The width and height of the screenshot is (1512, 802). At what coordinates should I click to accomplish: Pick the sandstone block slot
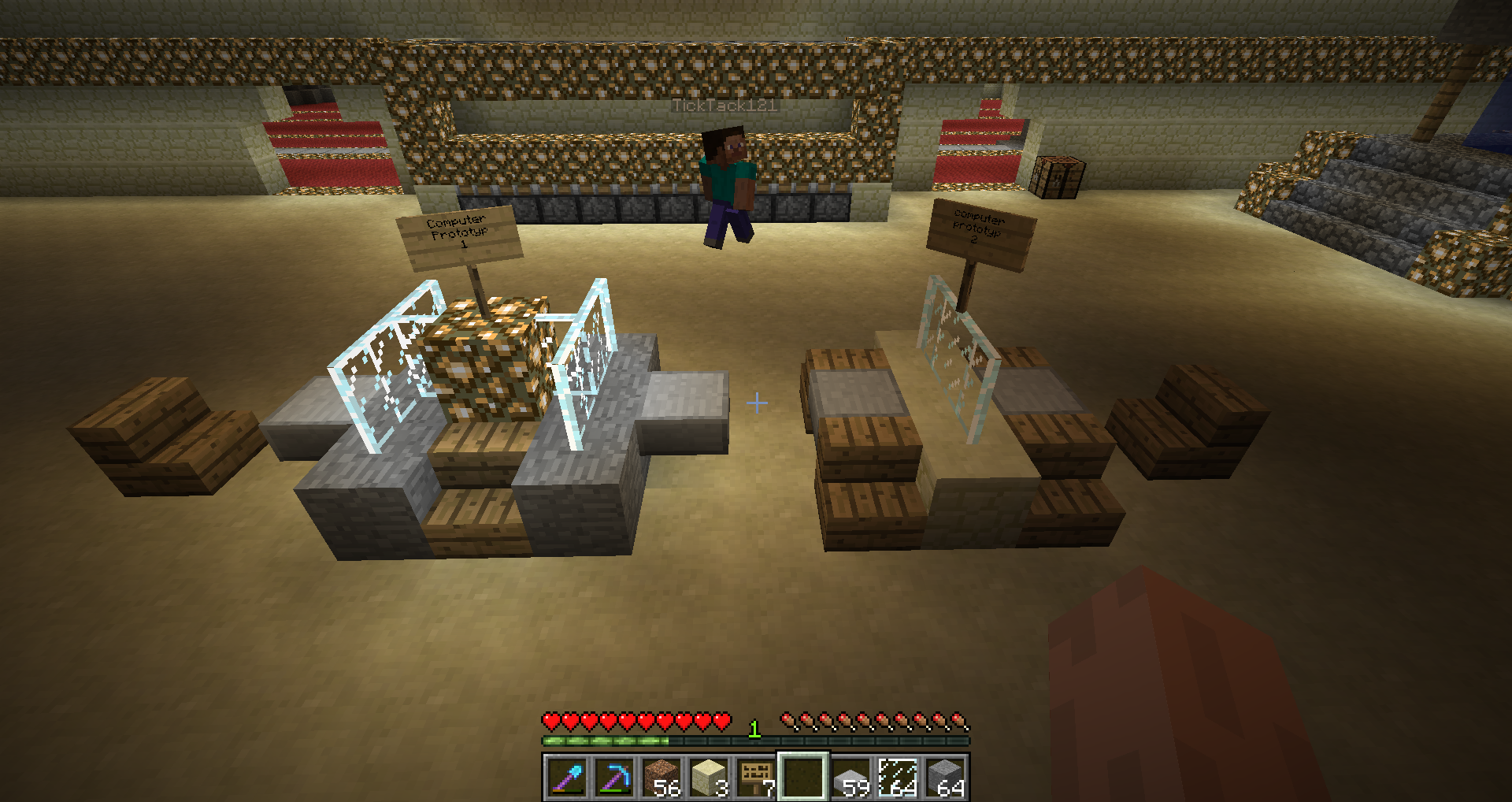coord(709,778)
